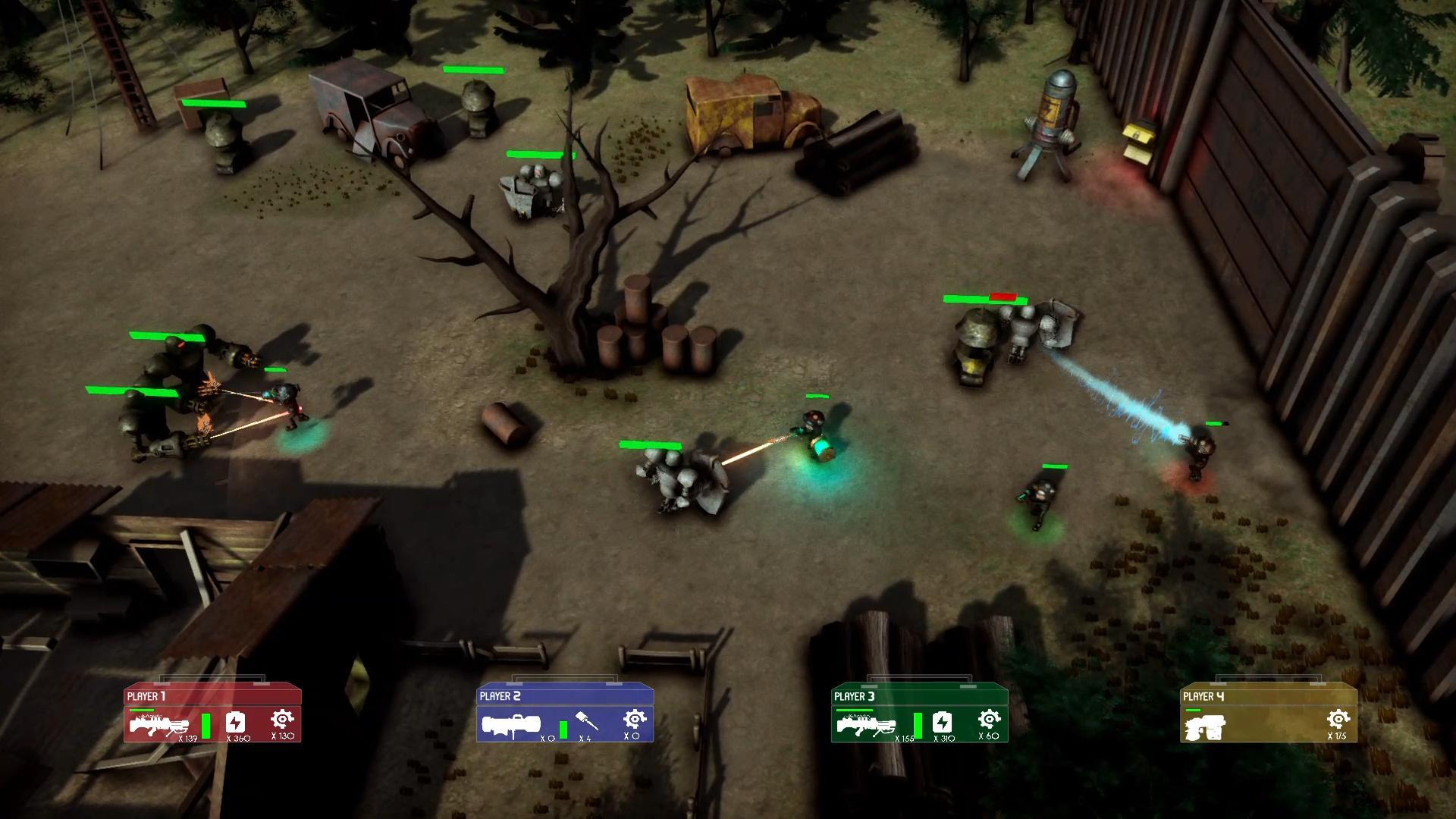Image resolution: width=1456 pixels, height=819 pixels.
Task: Click Player 2's gear scrap icon
Action: (x=634, y=719)
